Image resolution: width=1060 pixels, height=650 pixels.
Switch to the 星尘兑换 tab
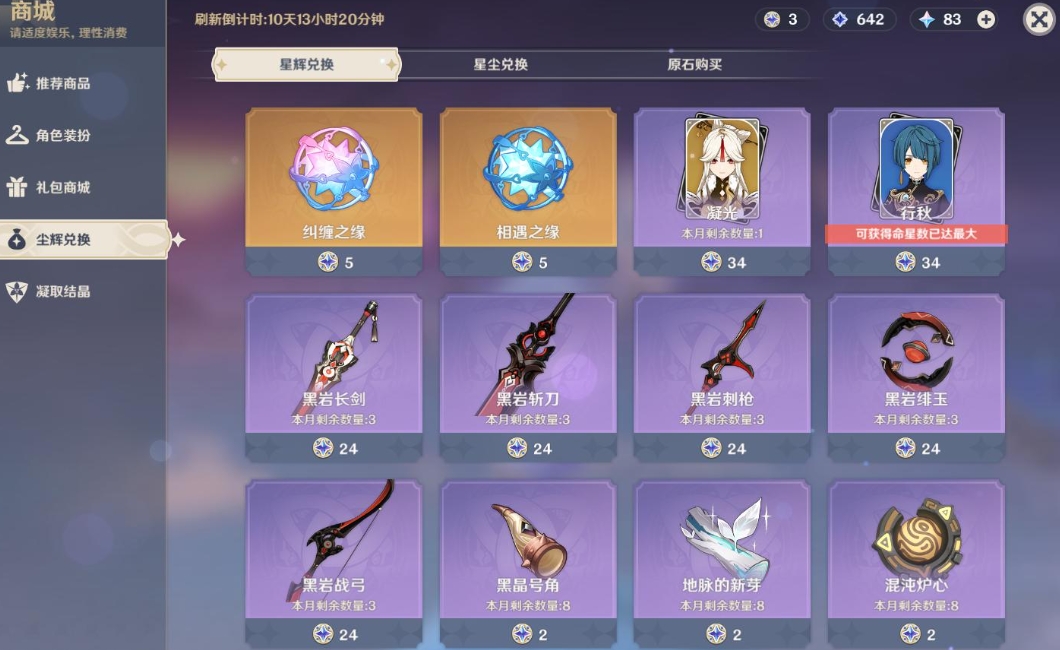500,65
